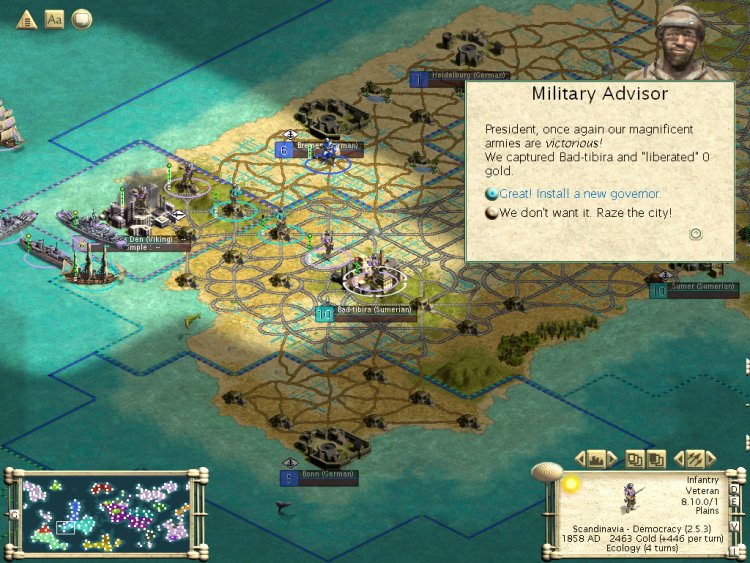Click the city skyline button

[x=597, y=459]
